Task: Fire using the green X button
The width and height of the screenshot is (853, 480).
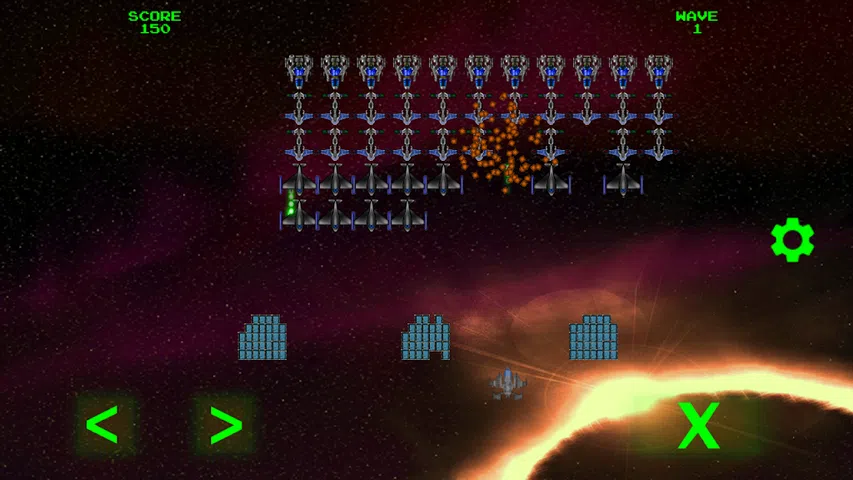Action: 698,426
